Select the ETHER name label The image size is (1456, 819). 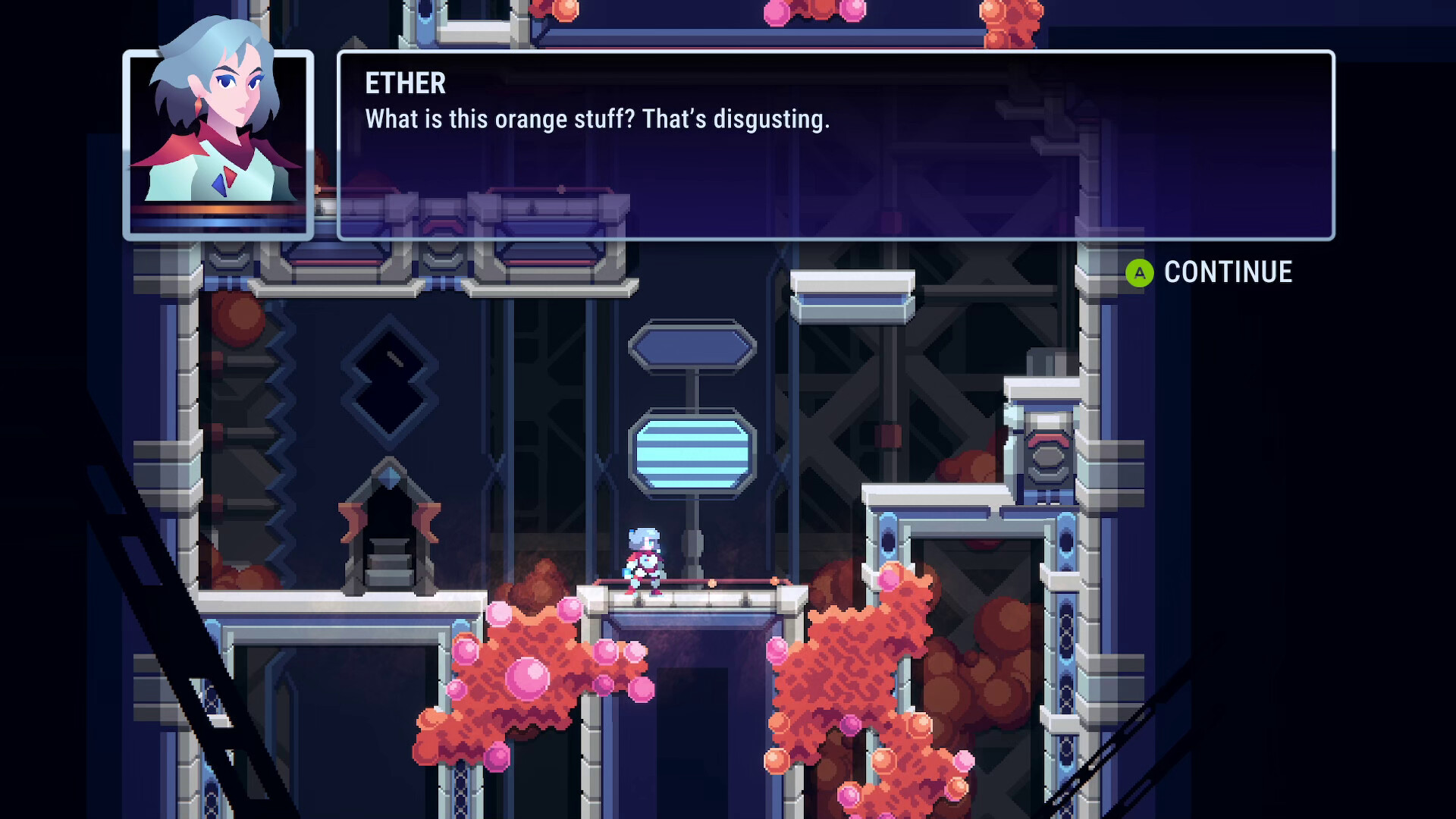click(x=404, y=83)
